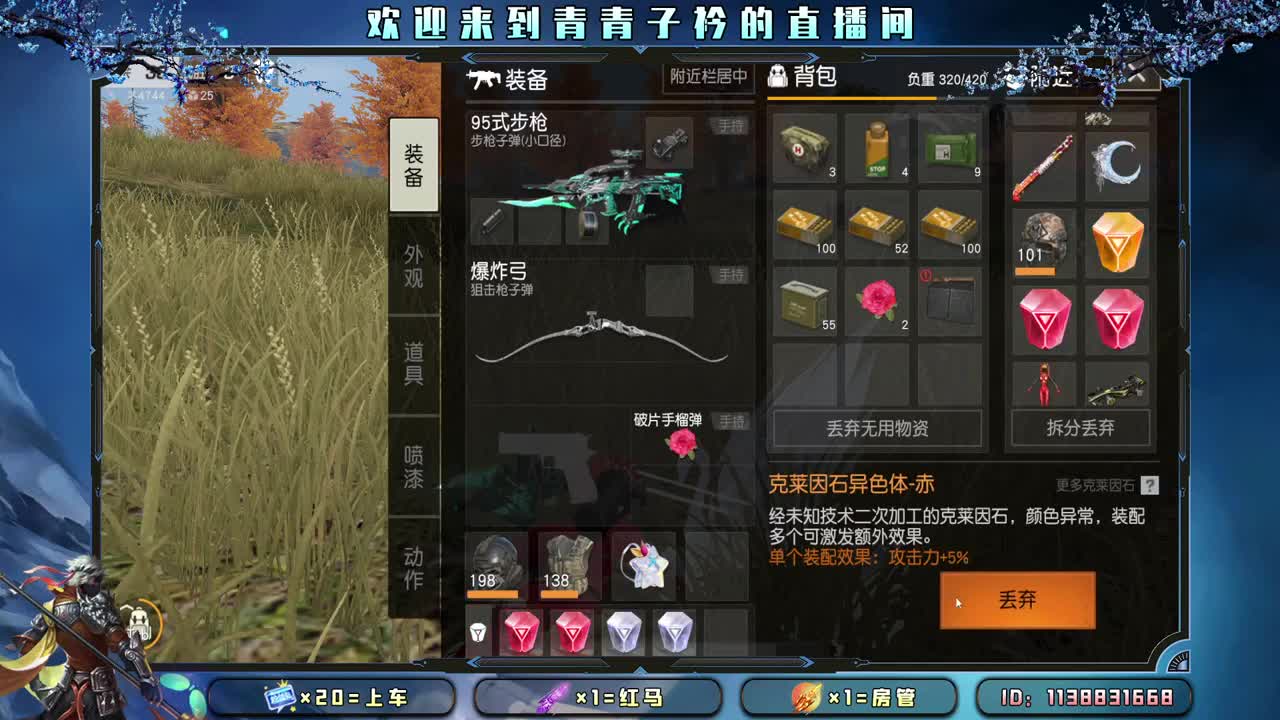This screenshot has height=720, width=1280.
Task: Switch to the 外观 tab
Action: pyautogui.click(x=415, y=265)
